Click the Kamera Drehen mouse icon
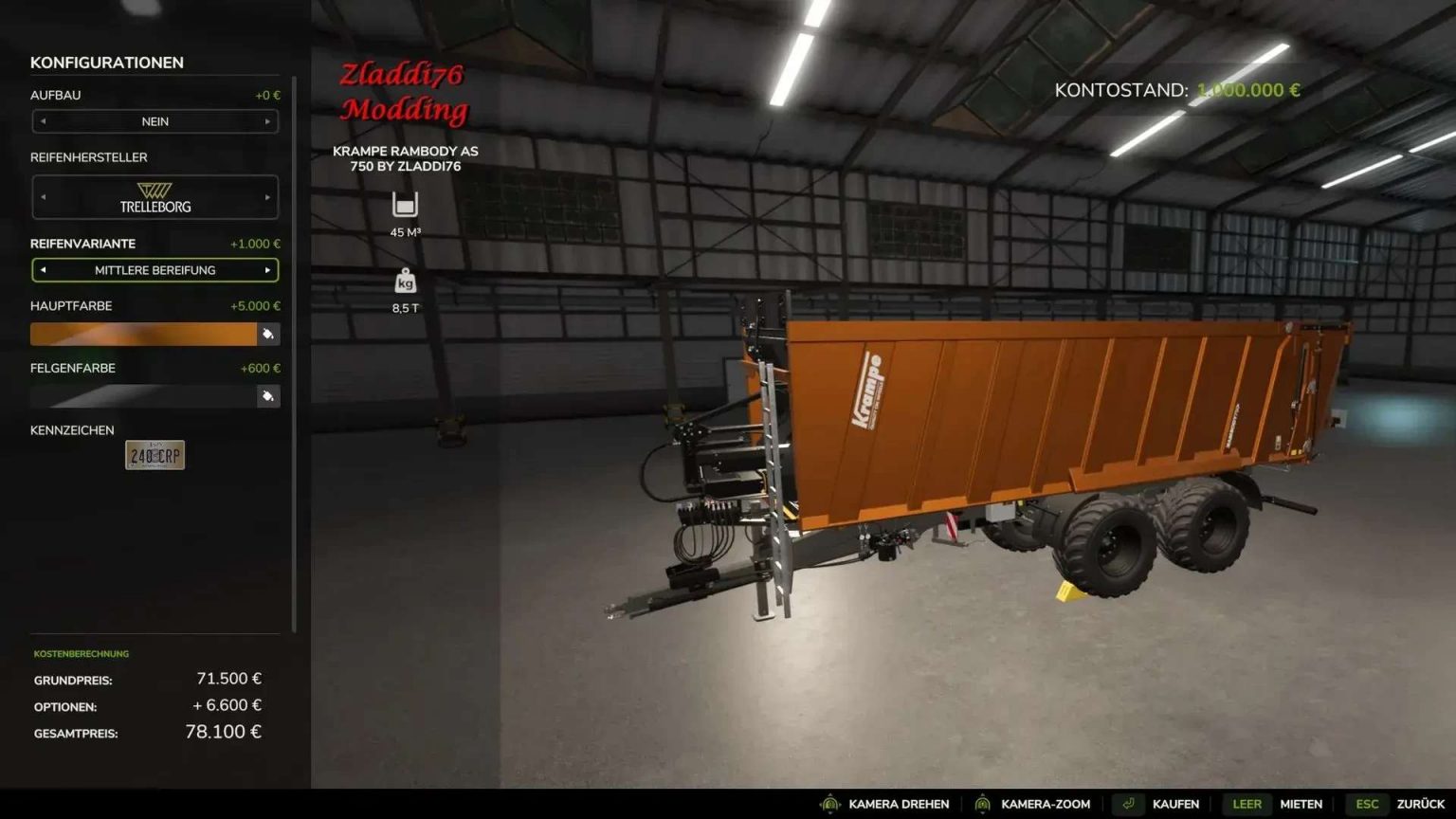Screen dimensions: 1456x819 click(x=829, y=803)
